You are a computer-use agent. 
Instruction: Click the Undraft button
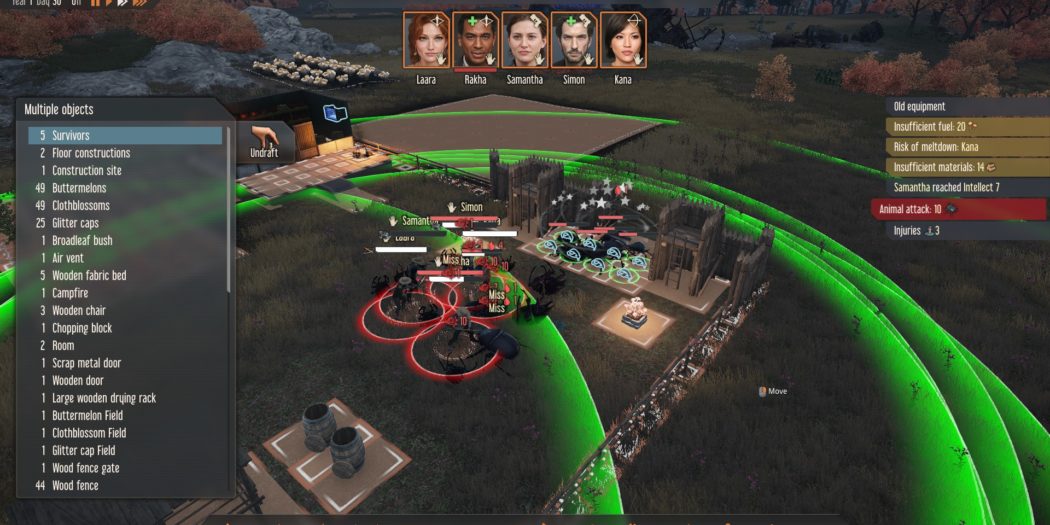264,142
